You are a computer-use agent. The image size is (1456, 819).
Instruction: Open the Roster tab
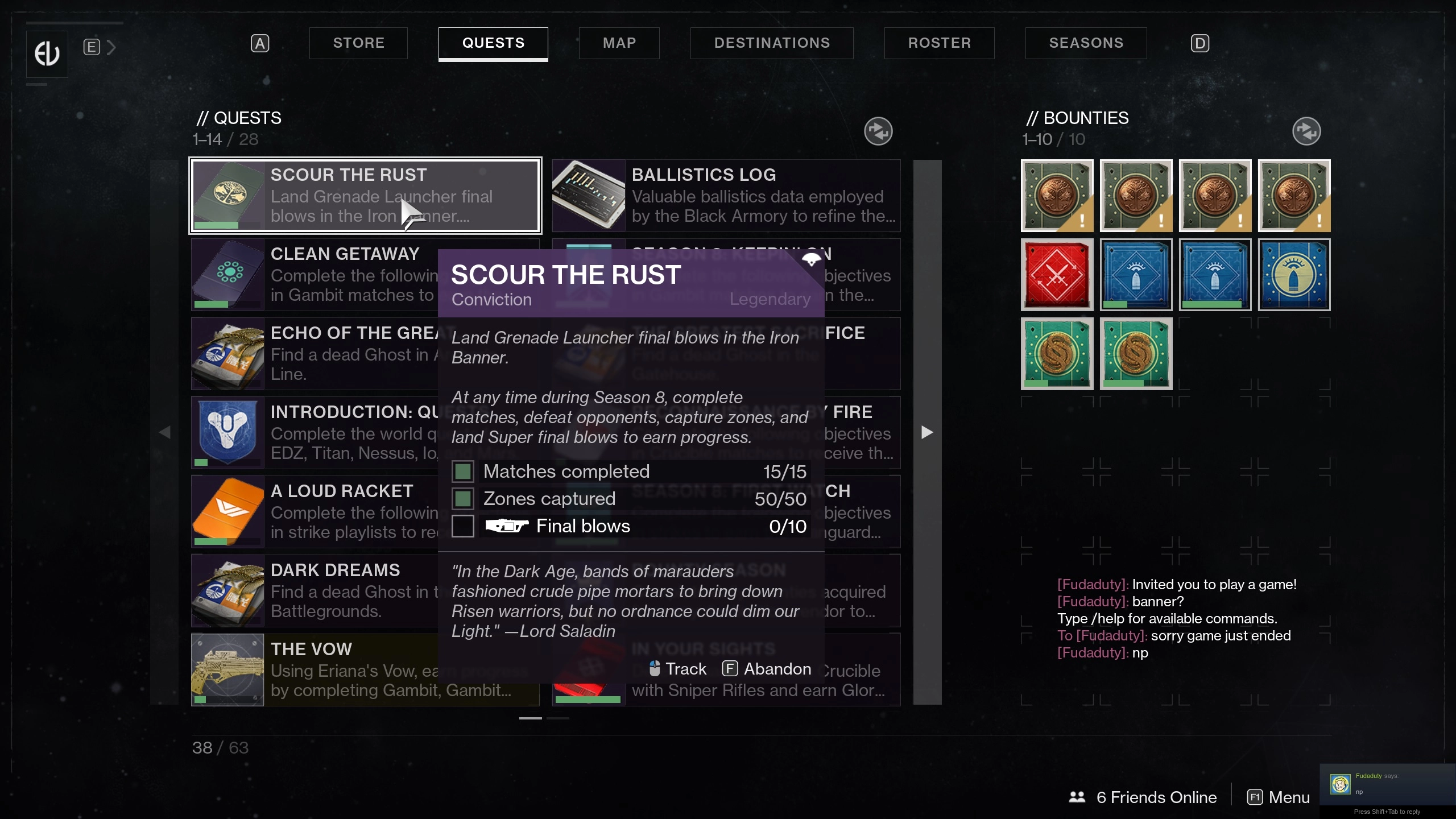click(939, 43)
